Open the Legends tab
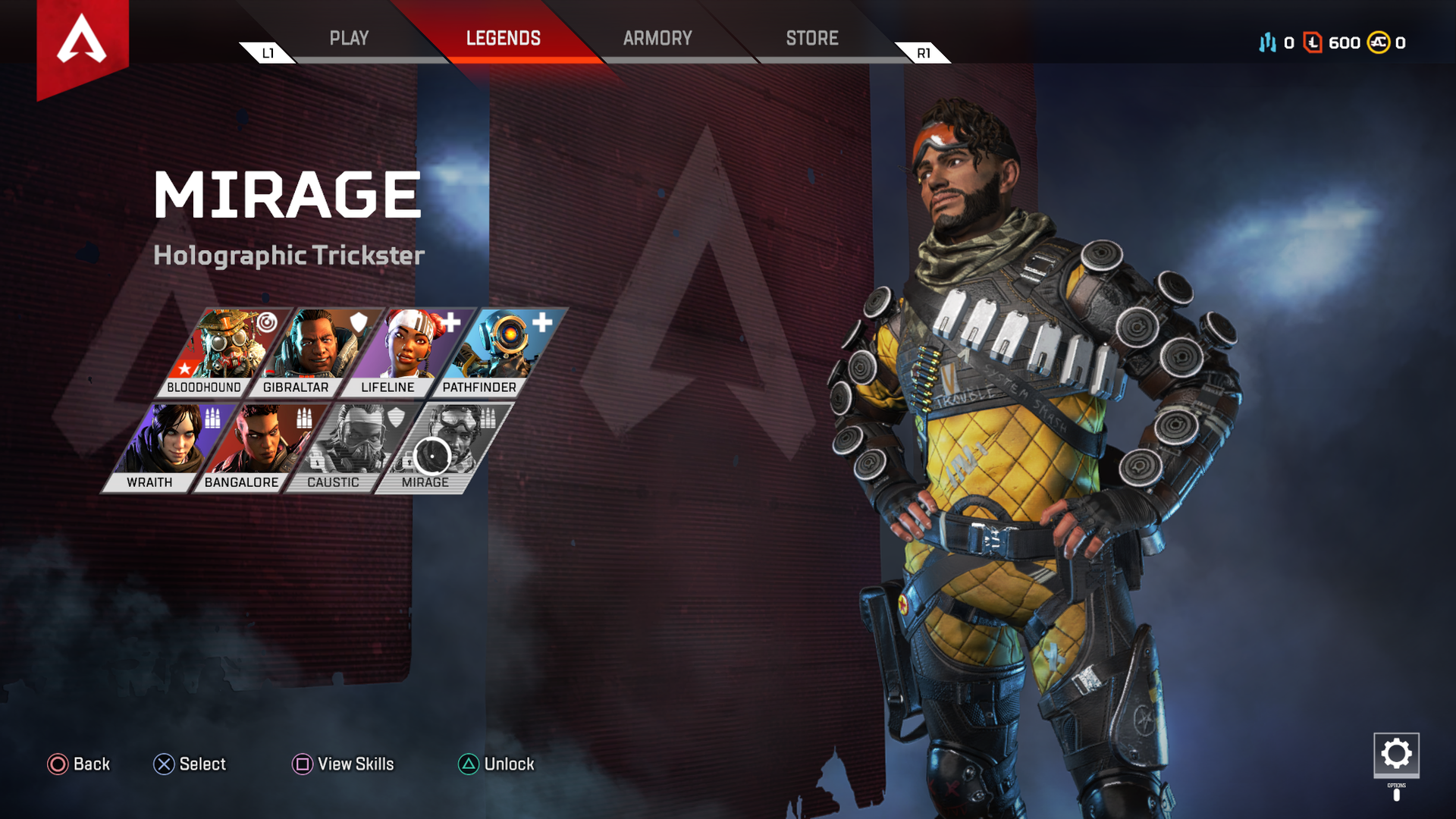This screenshot has height=819, width=1456. [503, 38]
